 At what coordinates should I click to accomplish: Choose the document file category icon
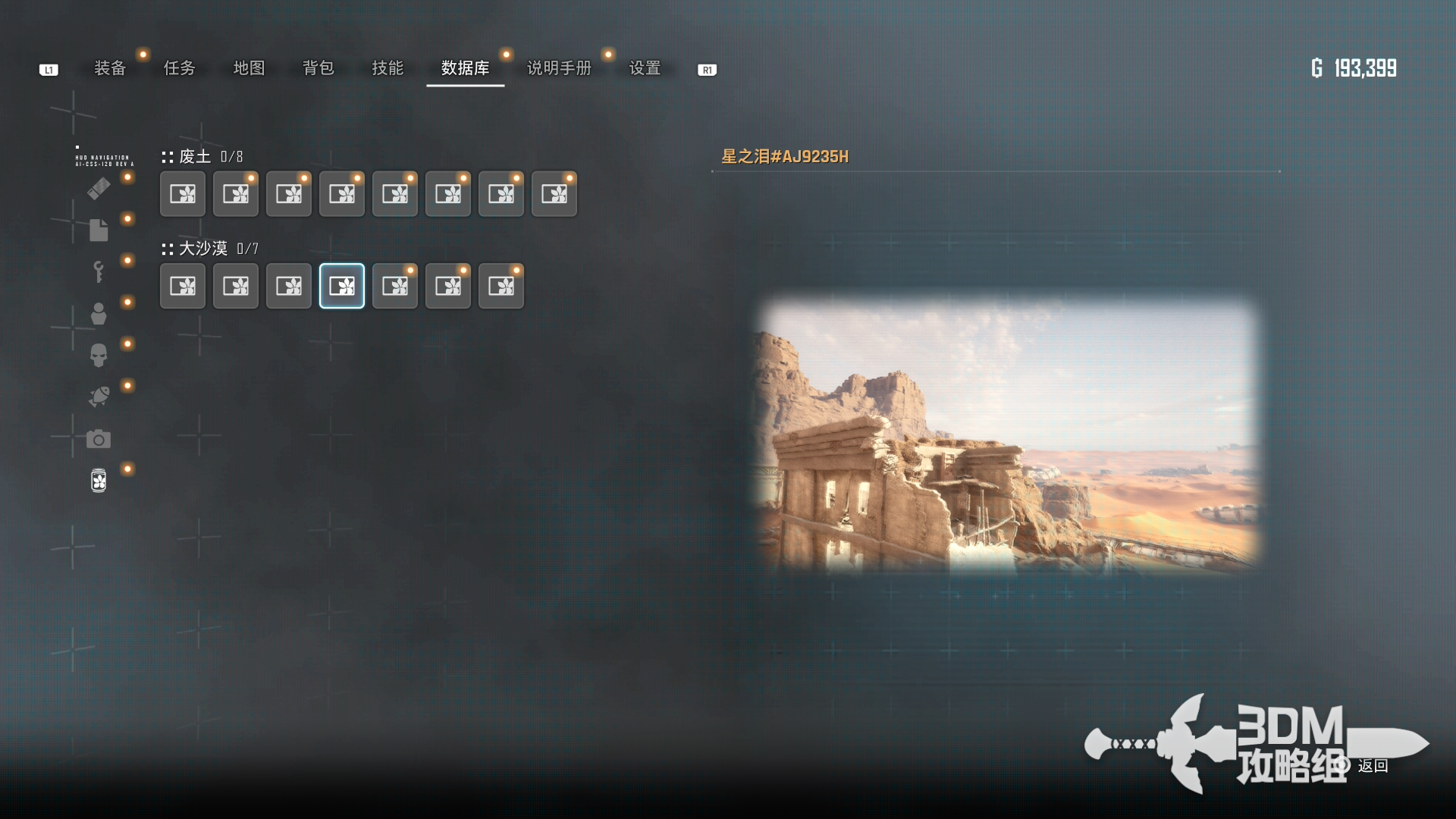99,230
